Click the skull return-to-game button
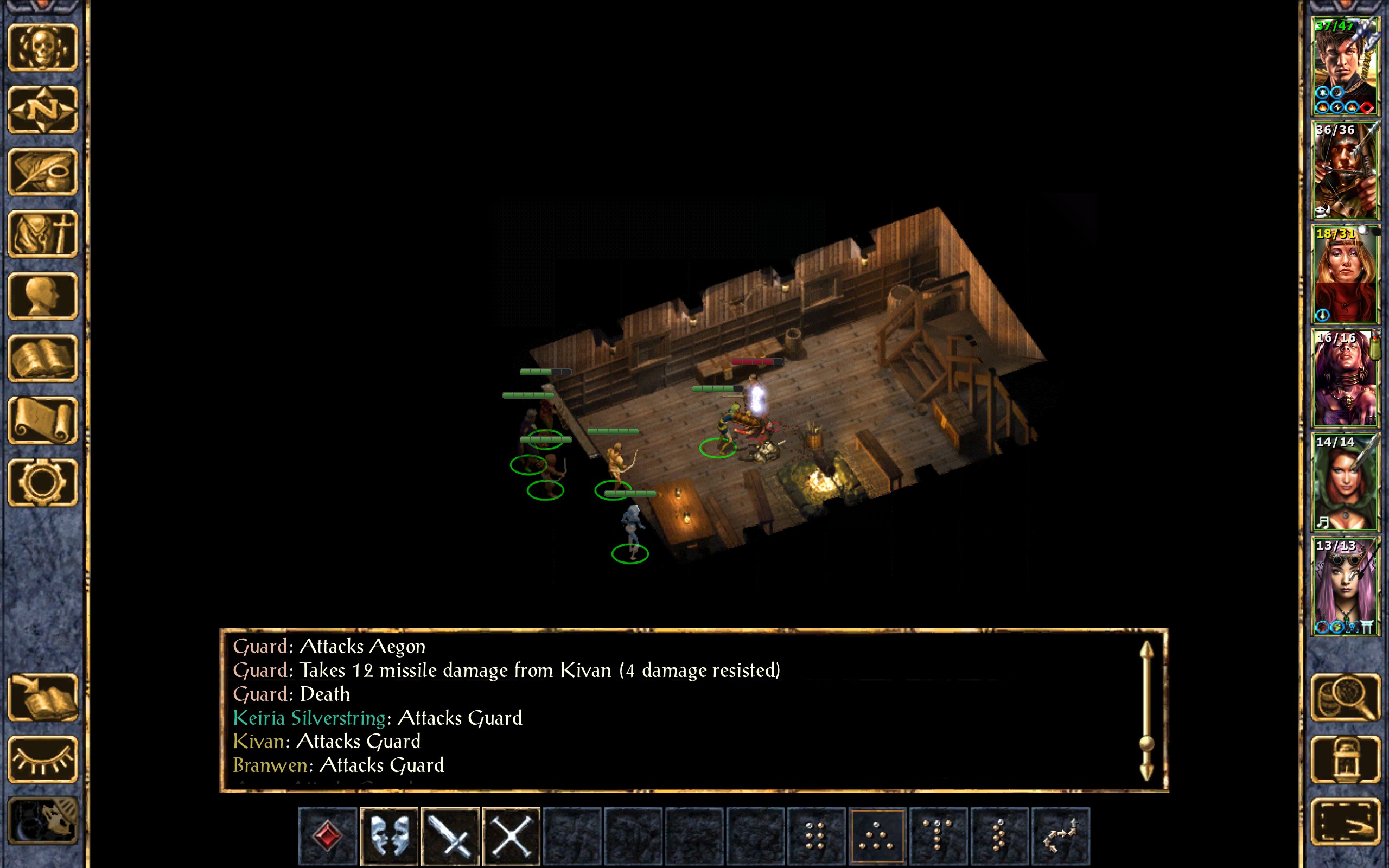The height and width of the screenshot is (868, 1389). click(43, 47)
